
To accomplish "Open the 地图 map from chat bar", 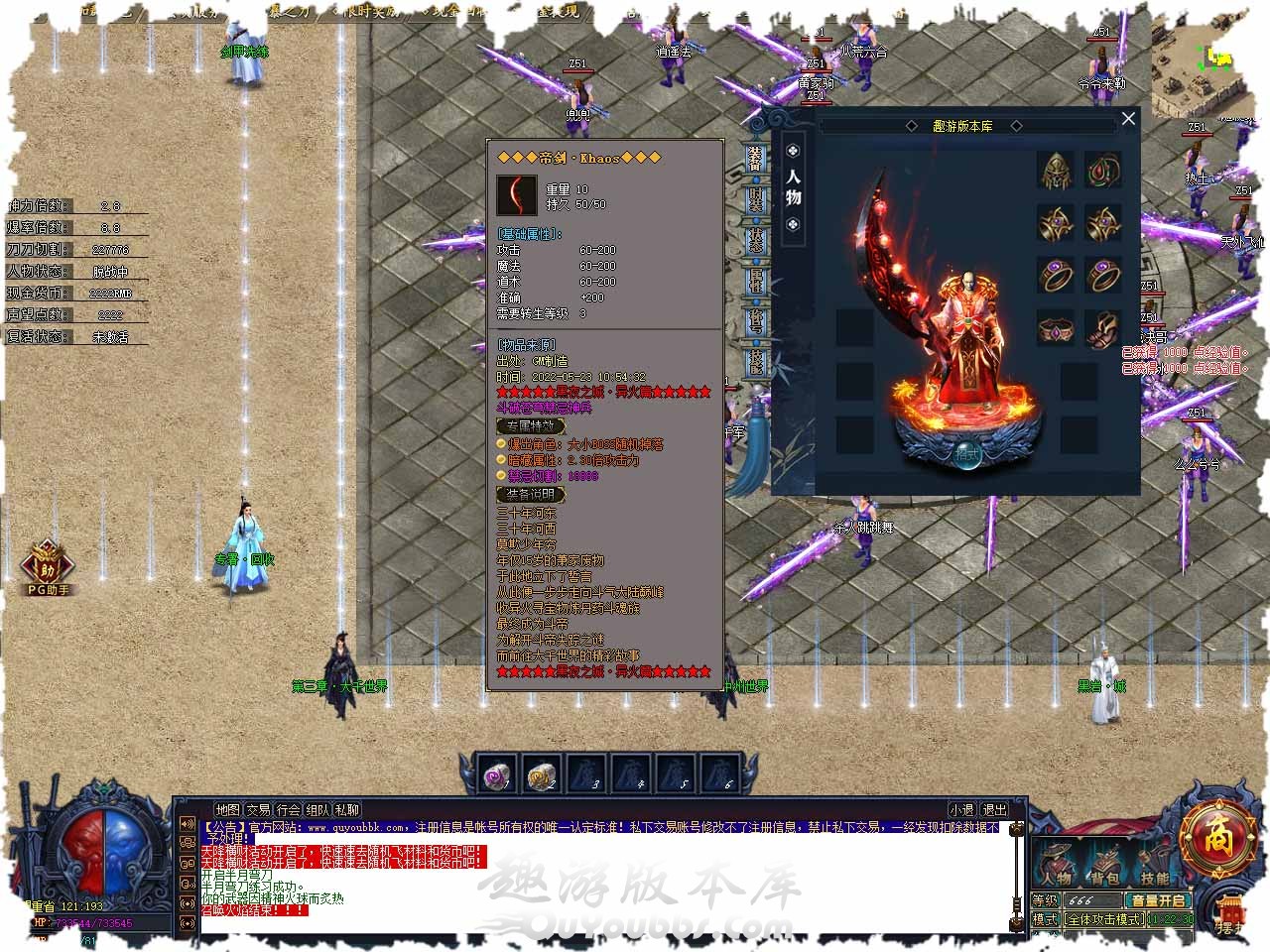I will 228,810.
